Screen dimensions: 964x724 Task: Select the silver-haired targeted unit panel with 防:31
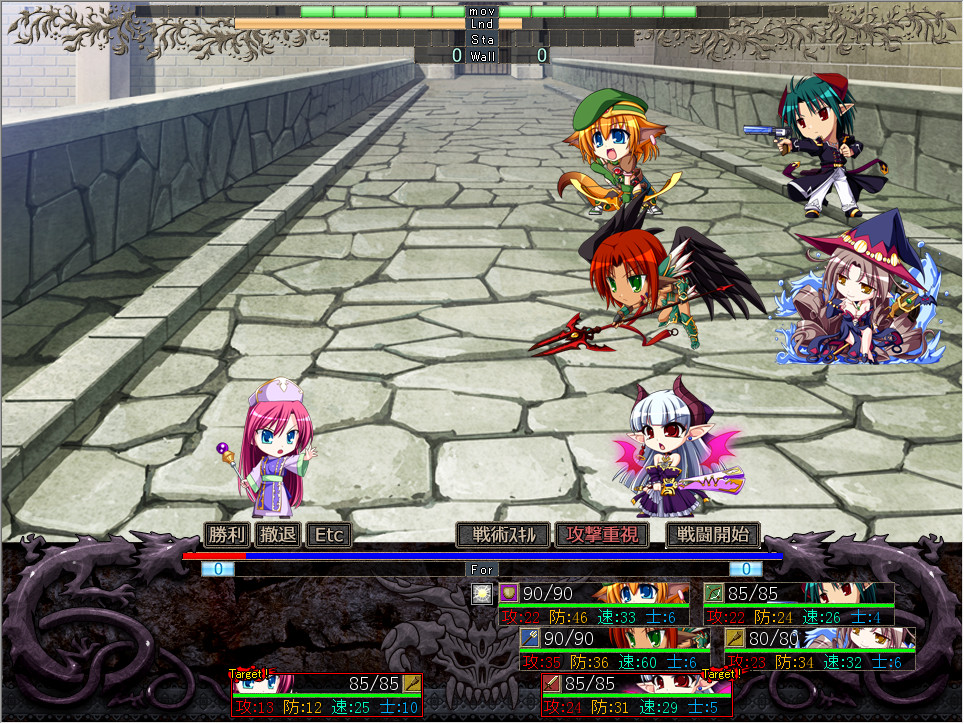pos(636,695)
